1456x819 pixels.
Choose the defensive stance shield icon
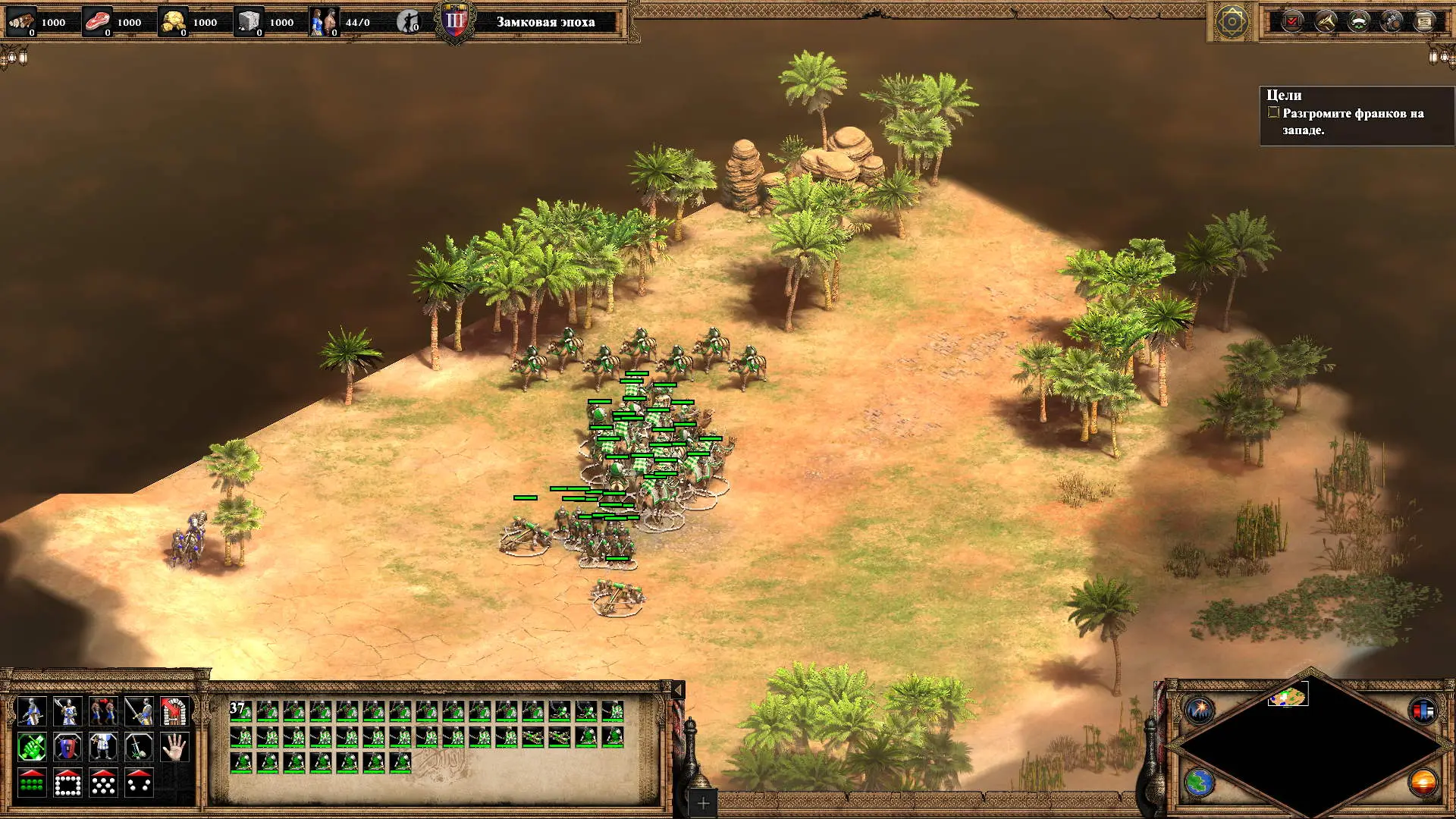pyautogui.click(x=67, y=747)
